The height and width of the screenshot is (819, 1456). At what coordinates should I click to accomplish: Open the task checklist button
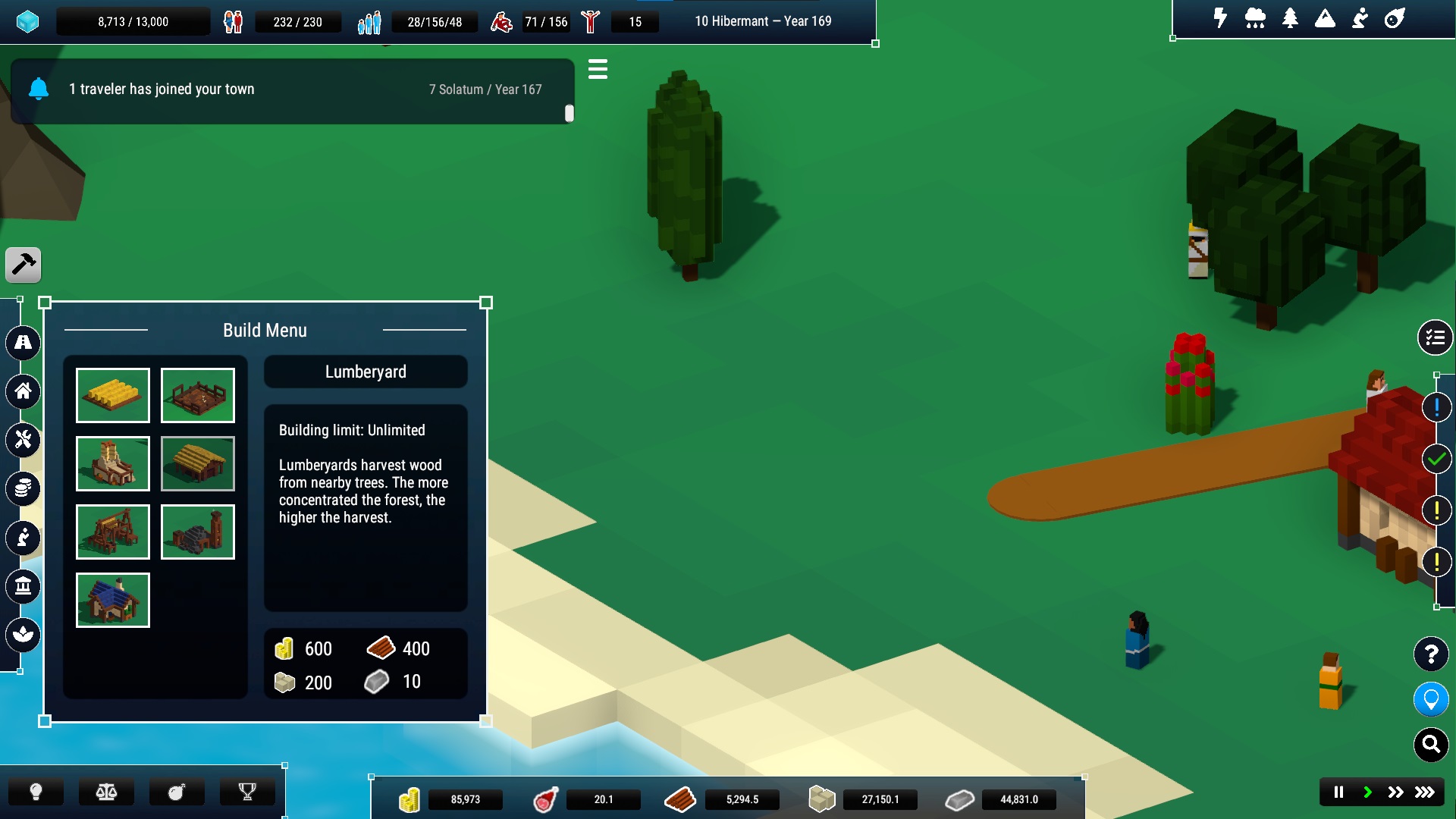click(x=1435, y=337)
